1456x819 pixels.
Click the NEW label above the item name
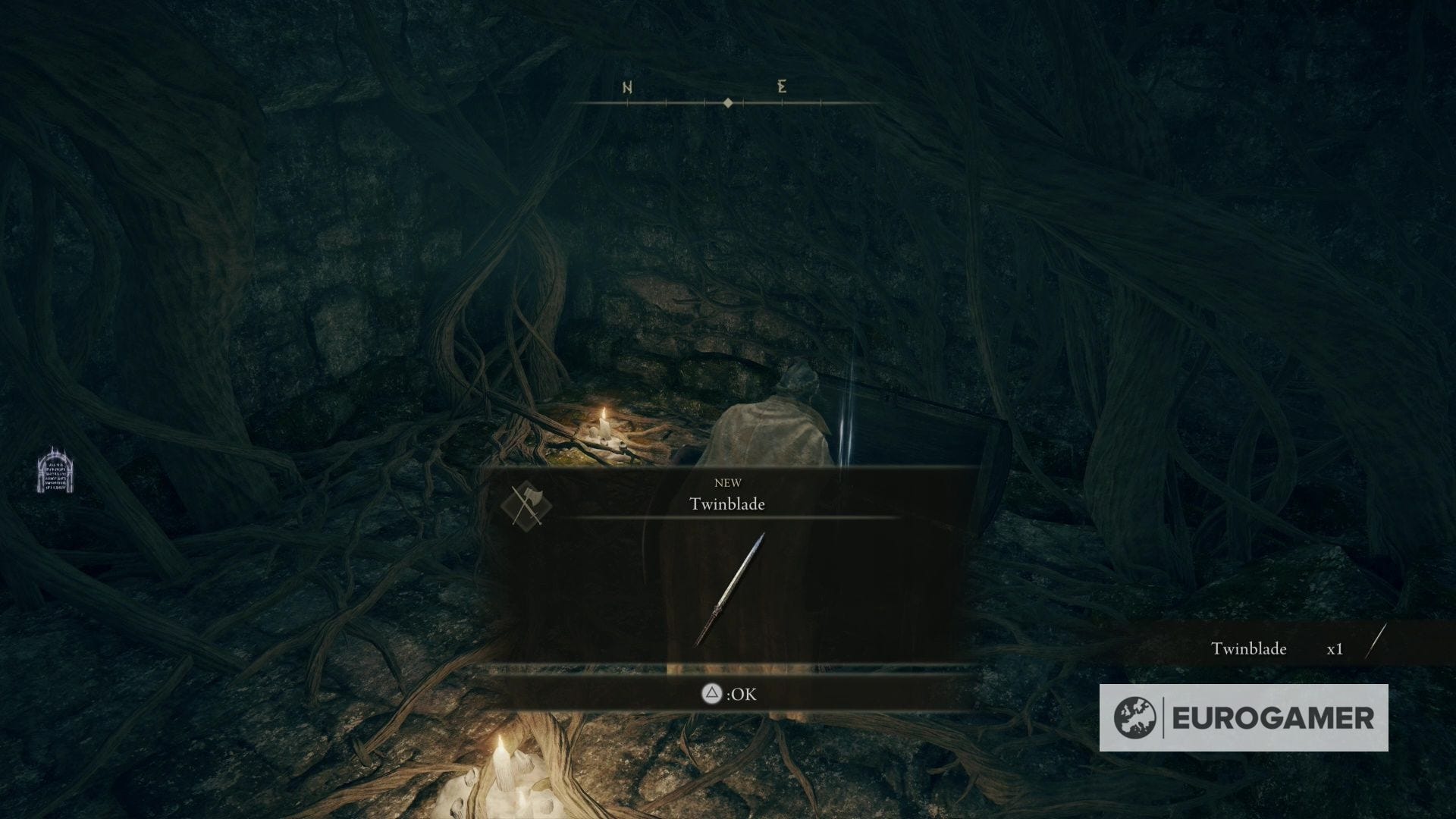click(728, 482)
